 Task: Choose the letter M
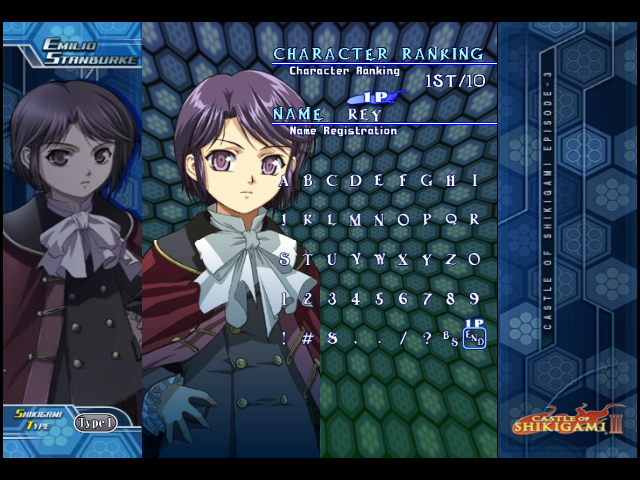coord(356,219)
